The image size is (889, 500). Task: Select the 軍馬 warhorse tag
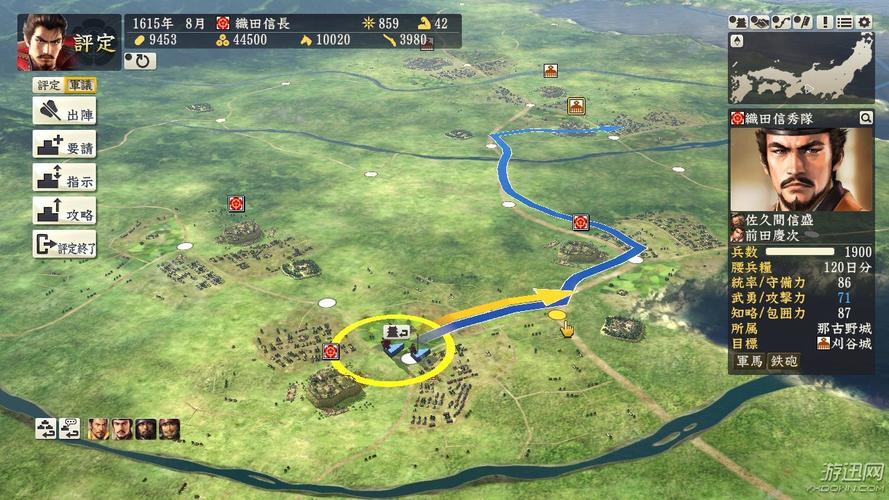pyautogui.click(x=750, y=362)
